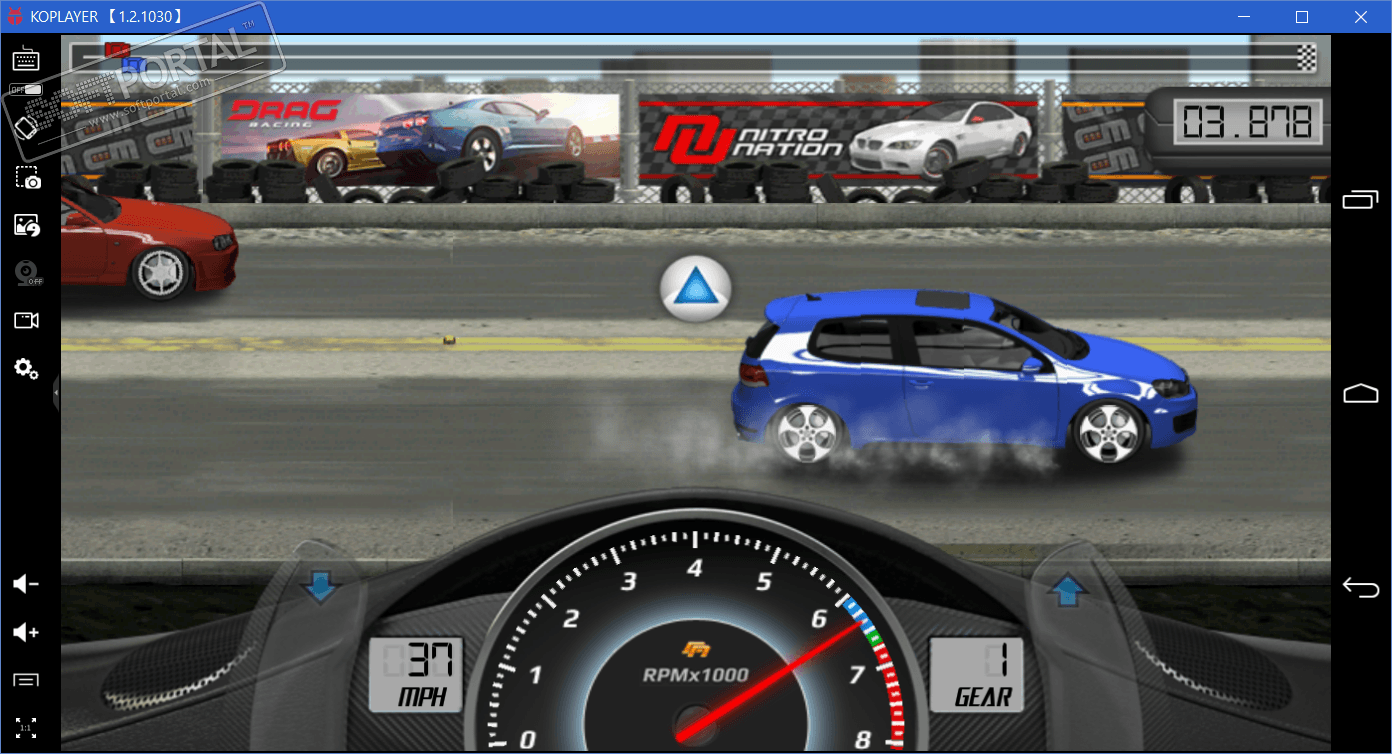Viewport: 1392px width, 754px height.
Task: Open the emulator settings gear
Action: [26, 369]
